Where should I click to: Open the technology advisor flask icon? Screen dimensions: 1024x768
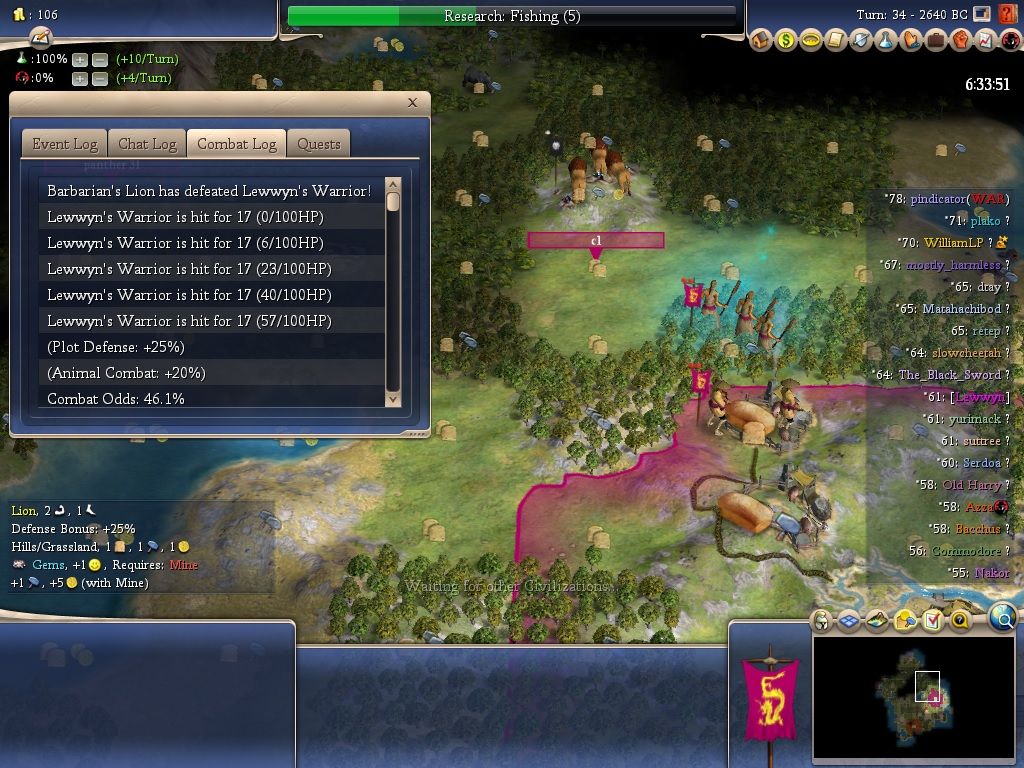885,41
